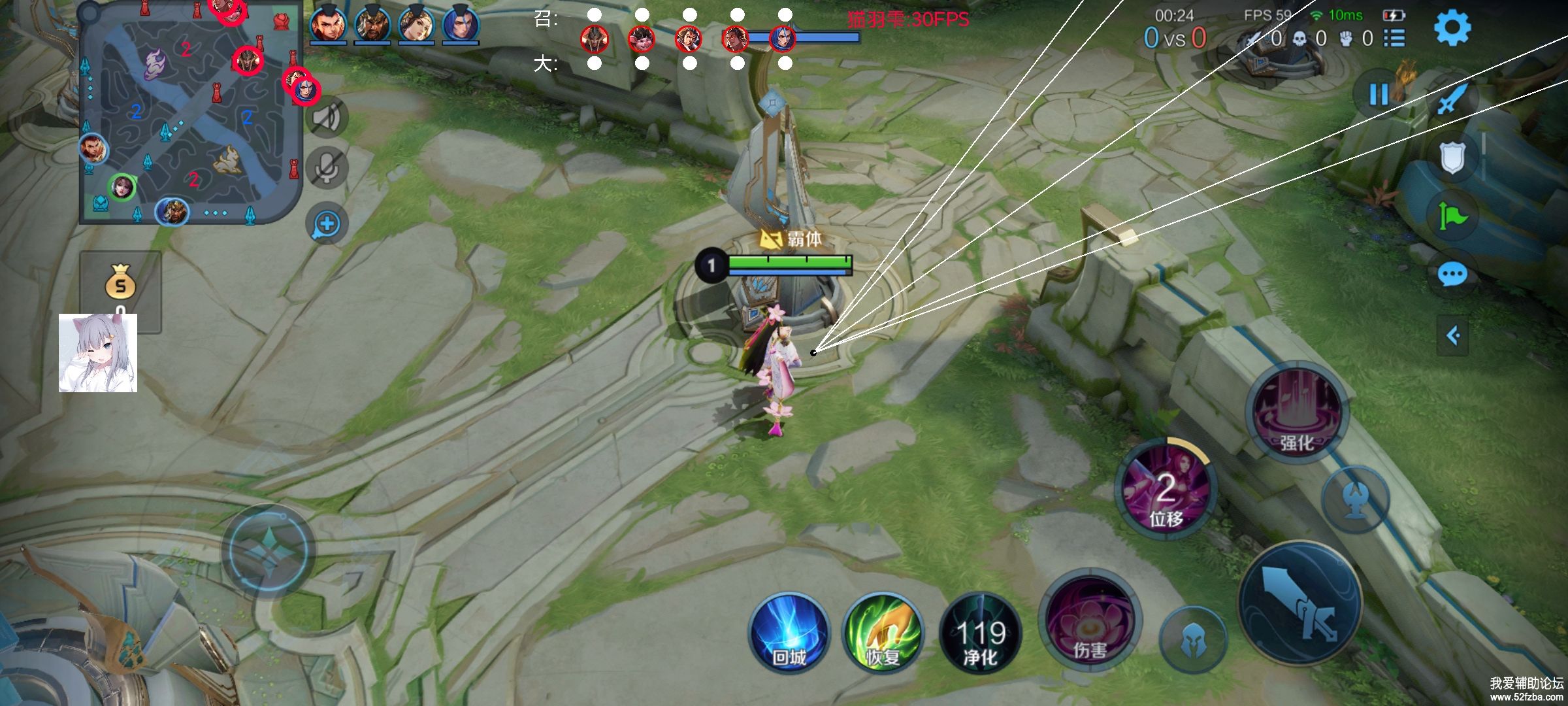The width and height of the screenshot is (1568, 706).
Task: Send the green flag signal
Action: click(1452, 216)
